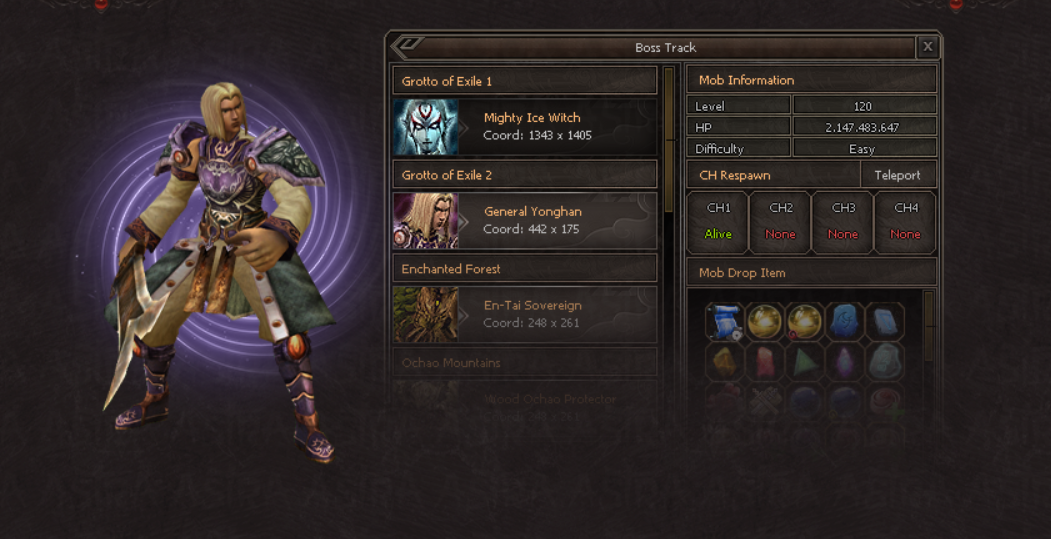Click the Grotto of Exile 2 header
1051x539 pixels.
[x=525, y=175]
